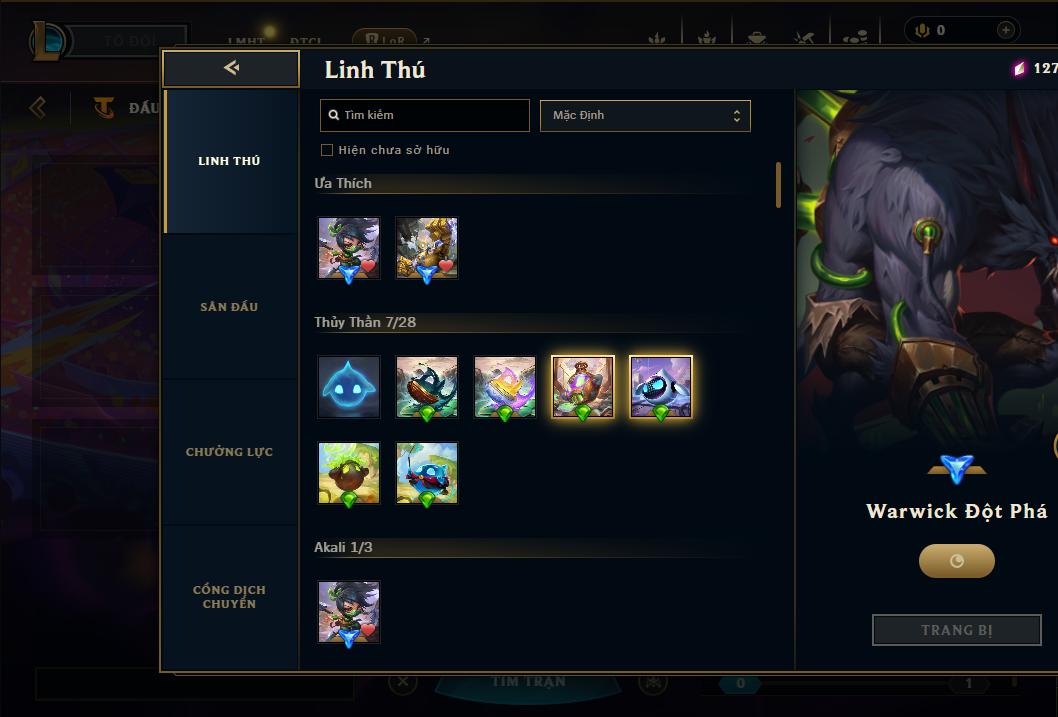
Task: Go back using the arrow button
Action: point(231,68)
